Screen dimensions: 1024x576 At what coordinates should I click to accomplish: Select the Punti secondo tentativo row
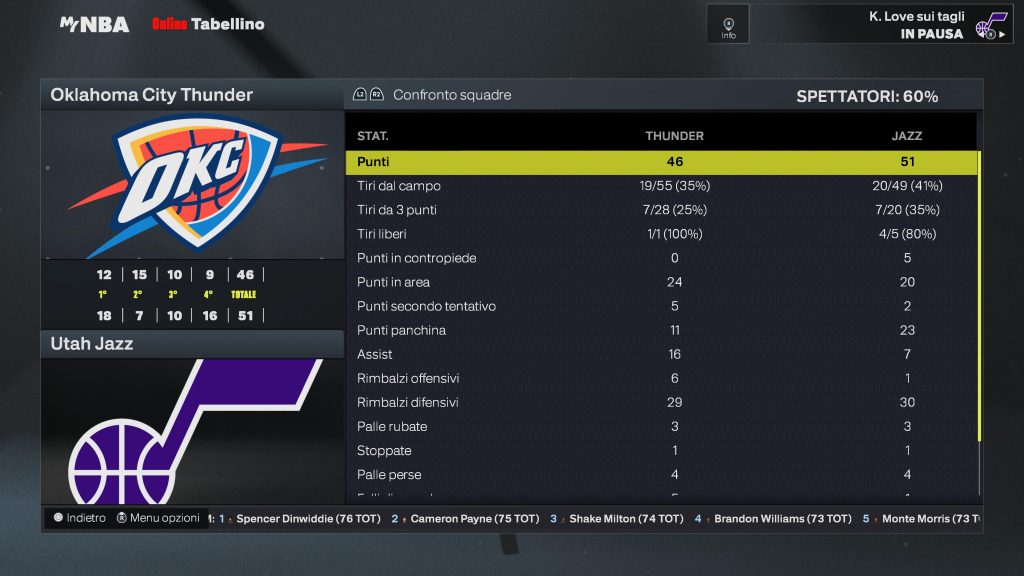[661, 306]
